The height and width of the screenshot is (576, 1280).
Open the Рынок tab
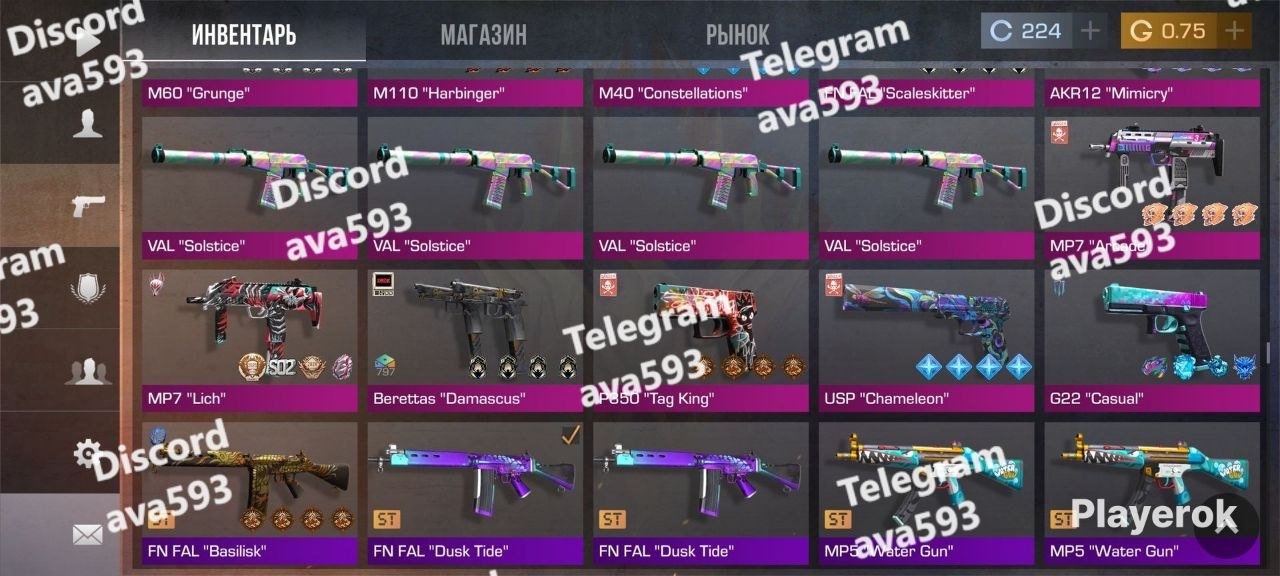tap(737, 35)
